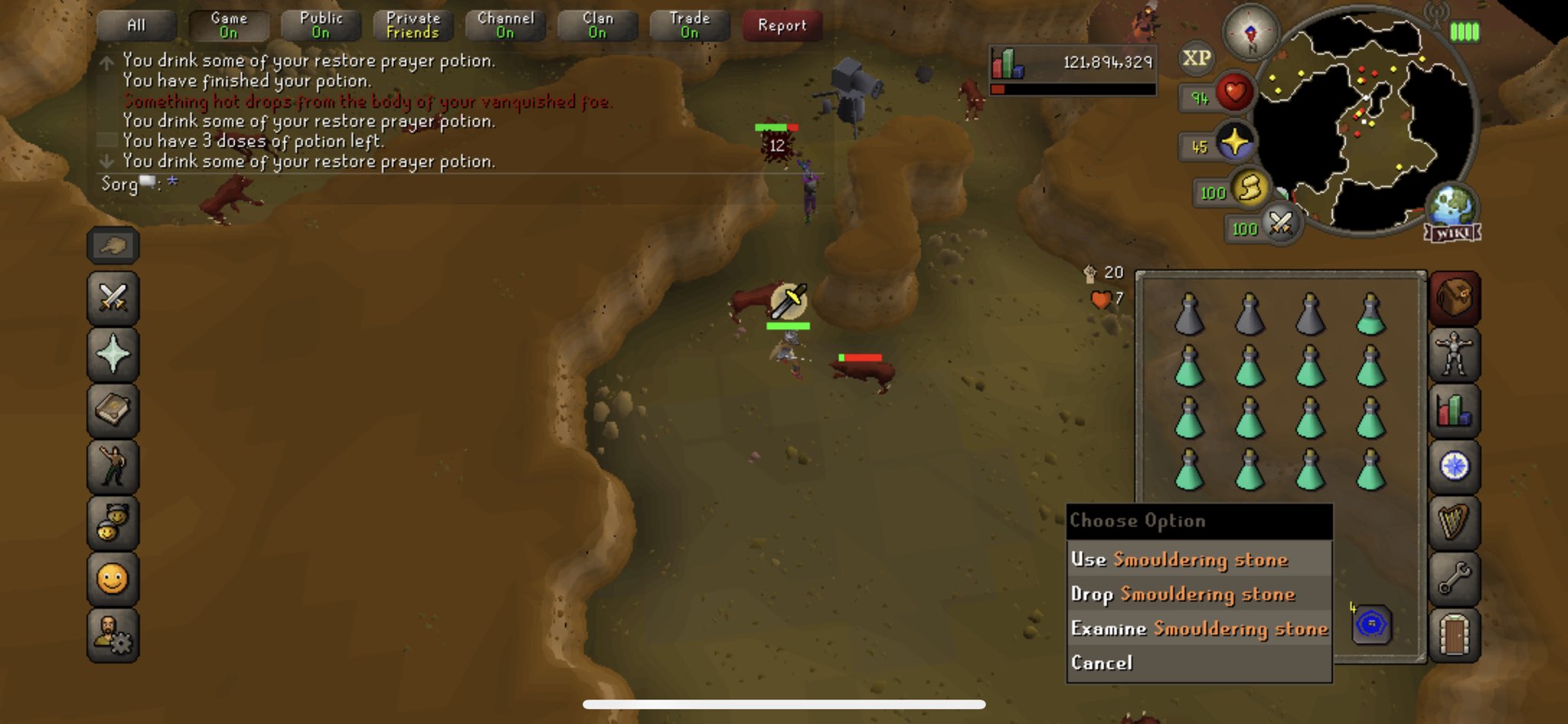1568x724 pixels.
Task: Choose Drop Smouldering stone option
Action: pos(1184,594)
